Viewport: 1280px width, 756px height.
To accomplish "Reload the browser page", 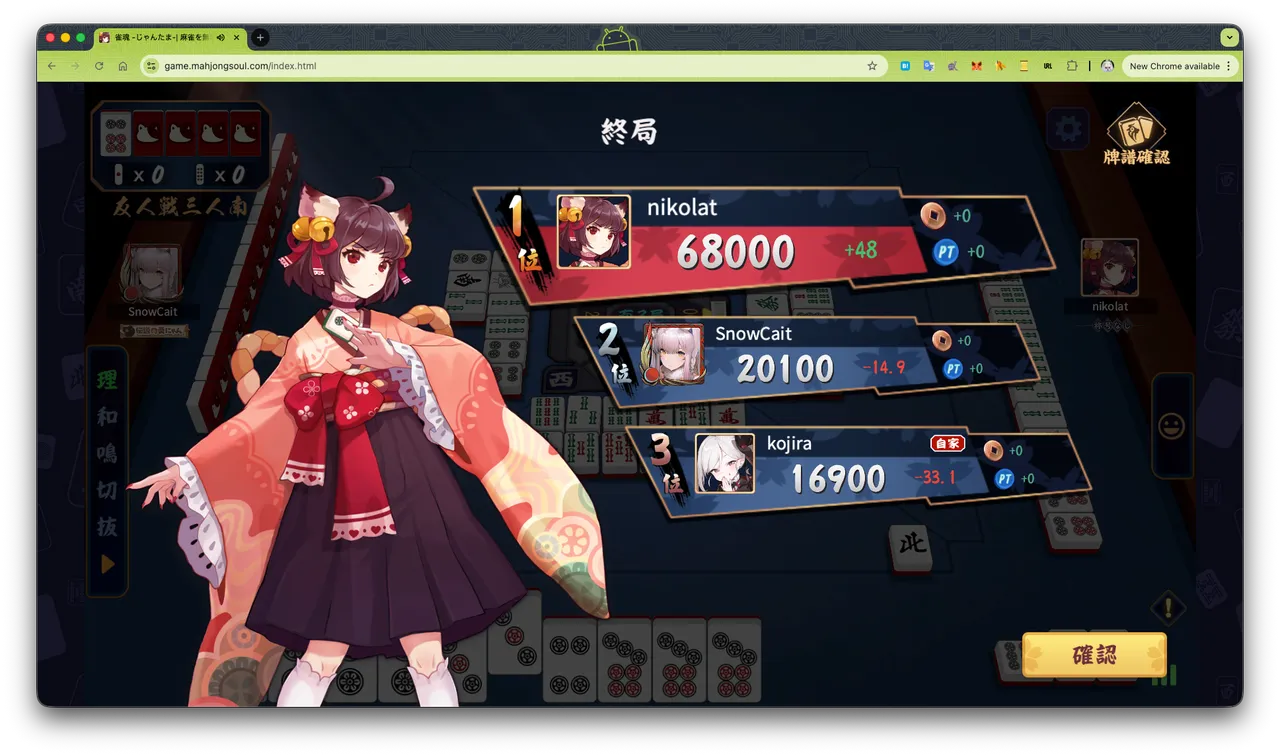I will 99,66.
